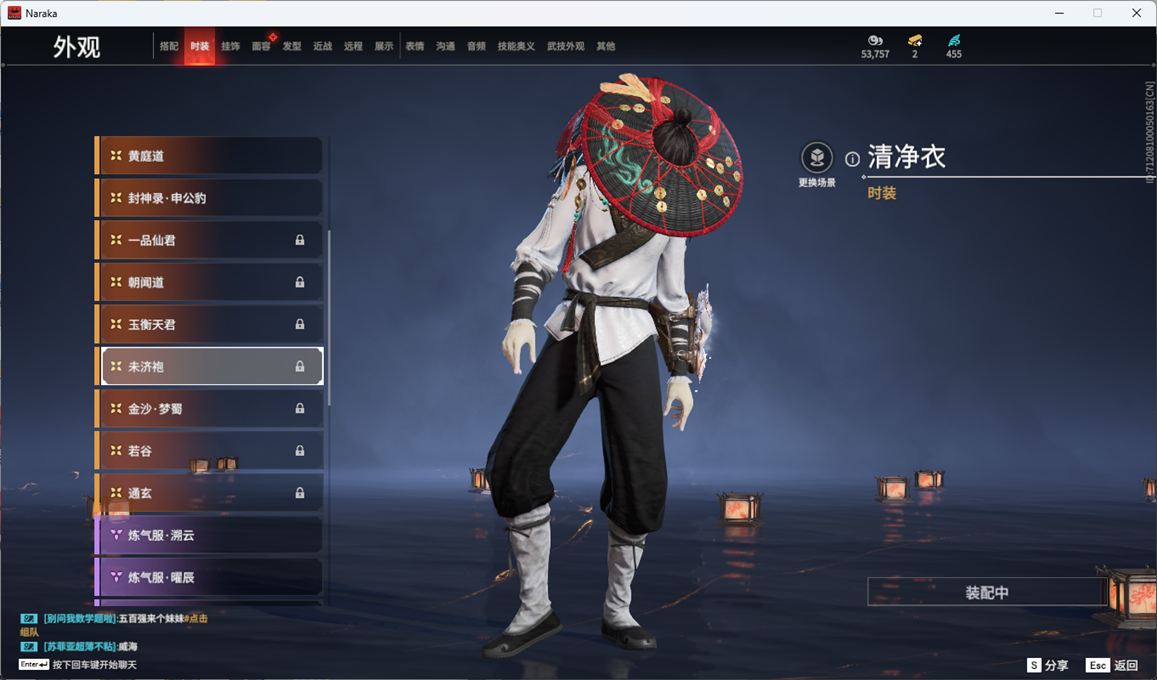Show the 表情 tab
1157x680 pixels.
tap(415, 46)
